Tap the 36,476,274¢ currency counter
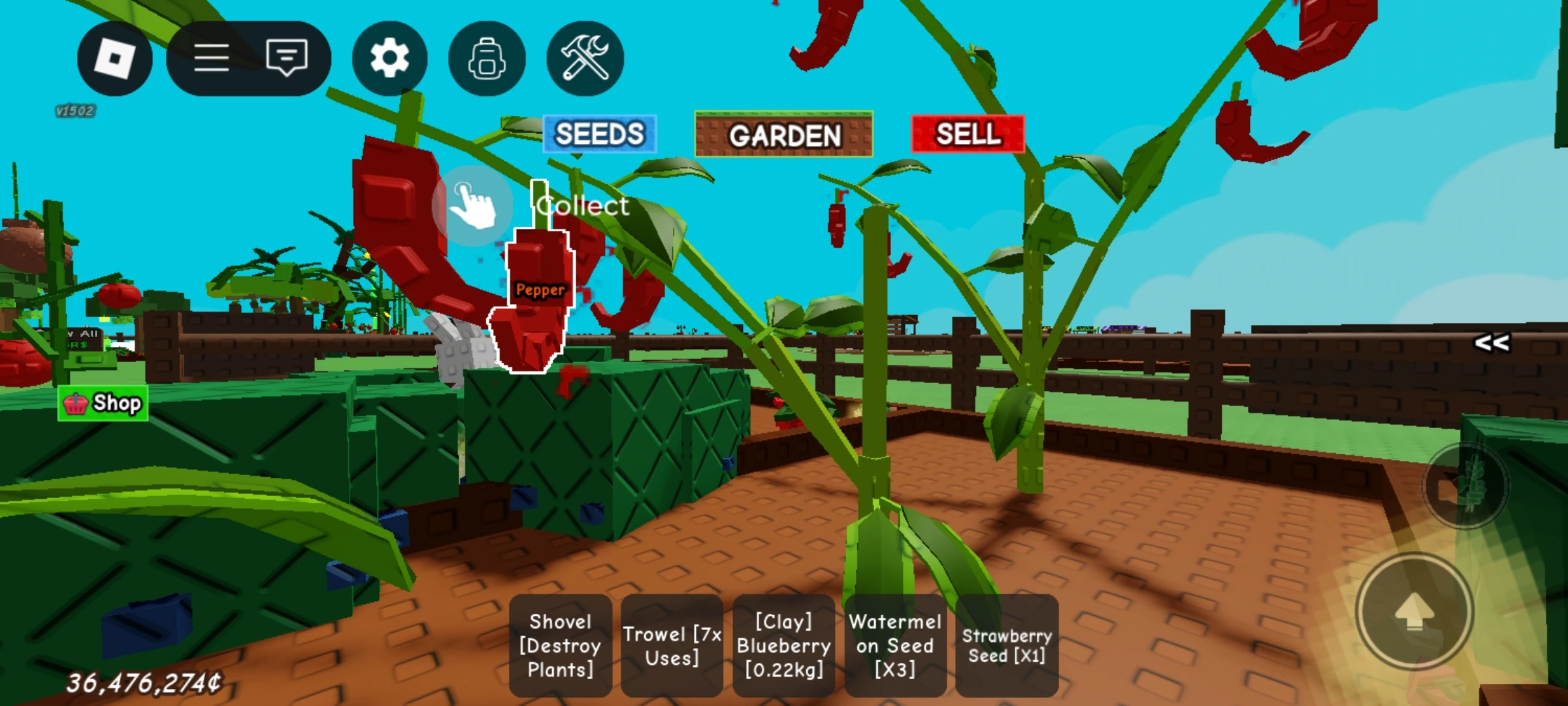Viewport: 1568px width, 706px height. coord(143,682)
